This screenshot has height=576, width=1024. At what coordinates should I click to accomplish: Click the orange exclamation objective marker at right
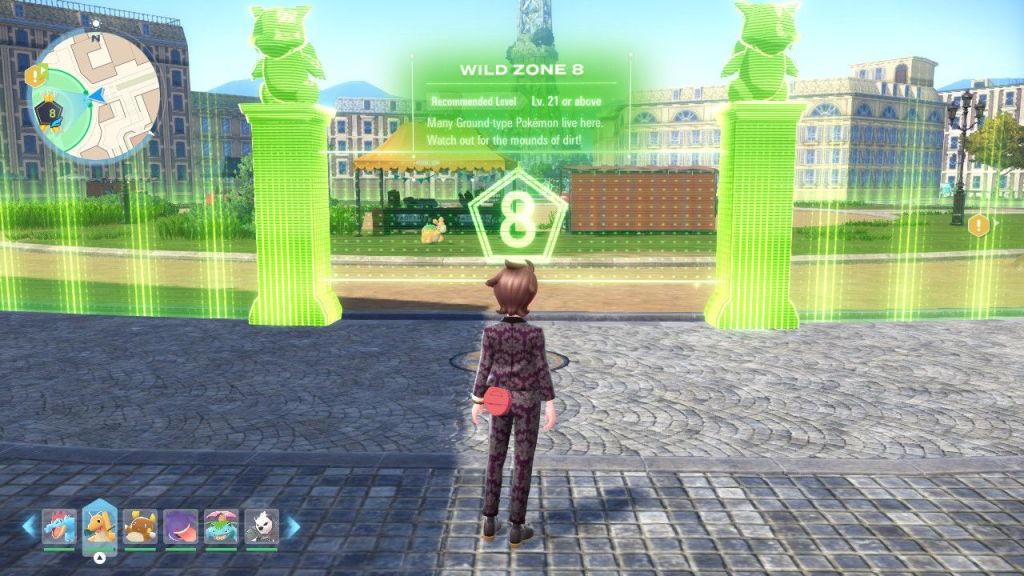pyautogui.click(x=979, y=226)
